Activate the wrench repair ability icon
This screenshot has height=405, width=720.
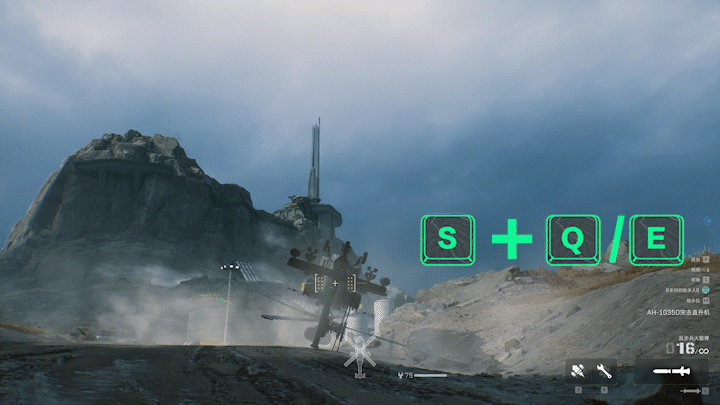click(604, 371)
